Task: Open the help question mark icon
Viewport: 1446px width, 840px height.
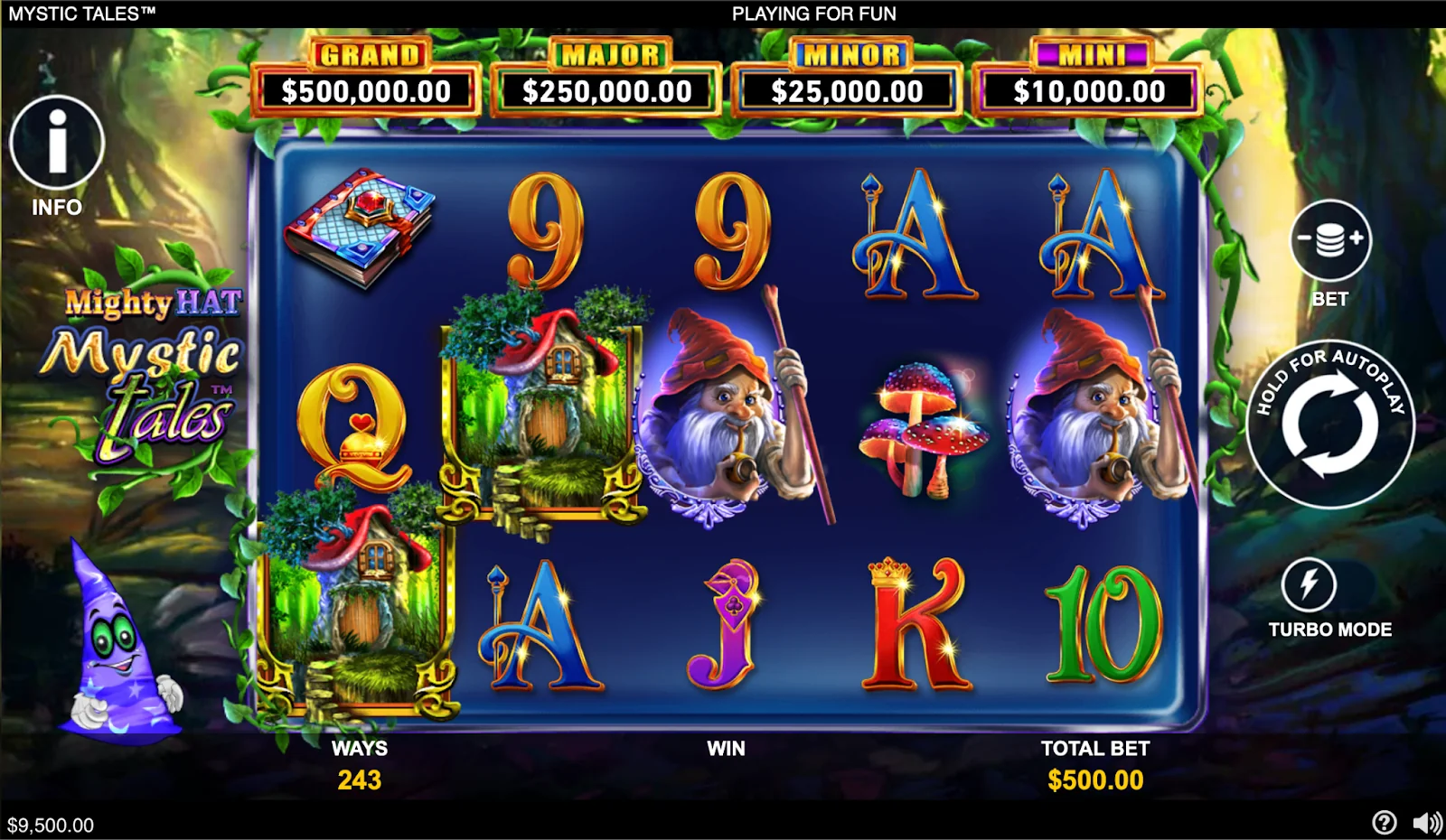Action: click(1384, 822)
